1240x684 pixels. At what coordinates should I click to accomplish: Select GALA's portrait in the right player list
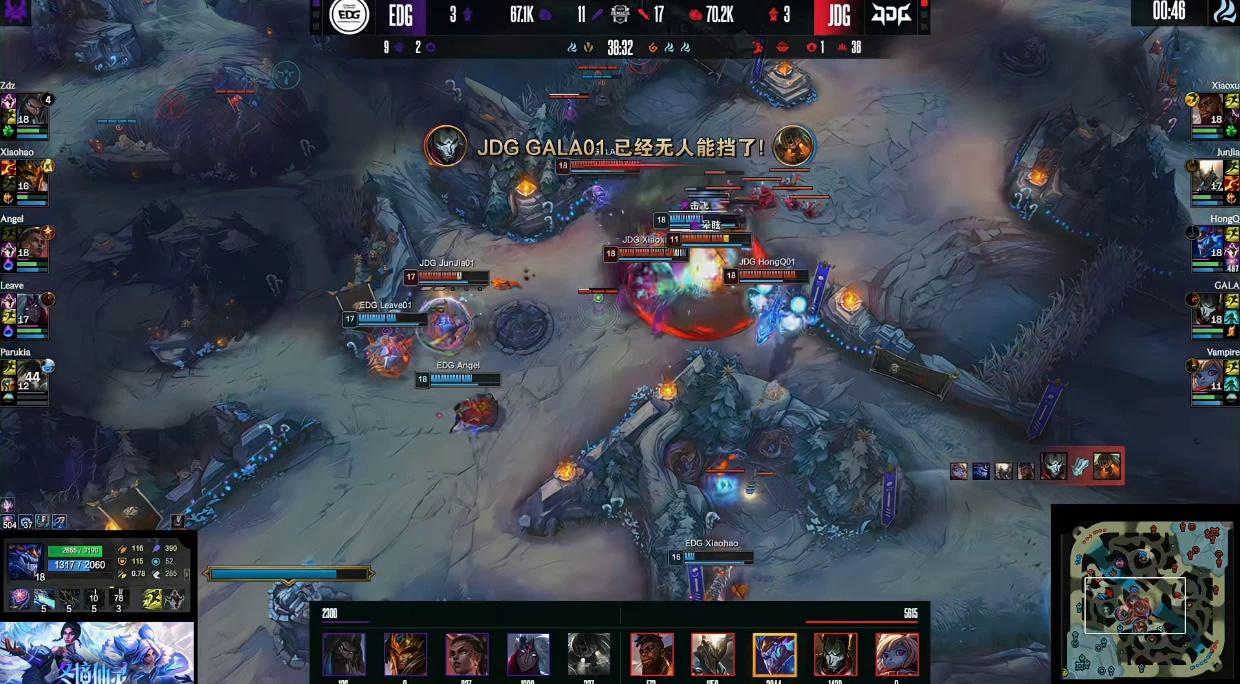(x=1208, y=309)
